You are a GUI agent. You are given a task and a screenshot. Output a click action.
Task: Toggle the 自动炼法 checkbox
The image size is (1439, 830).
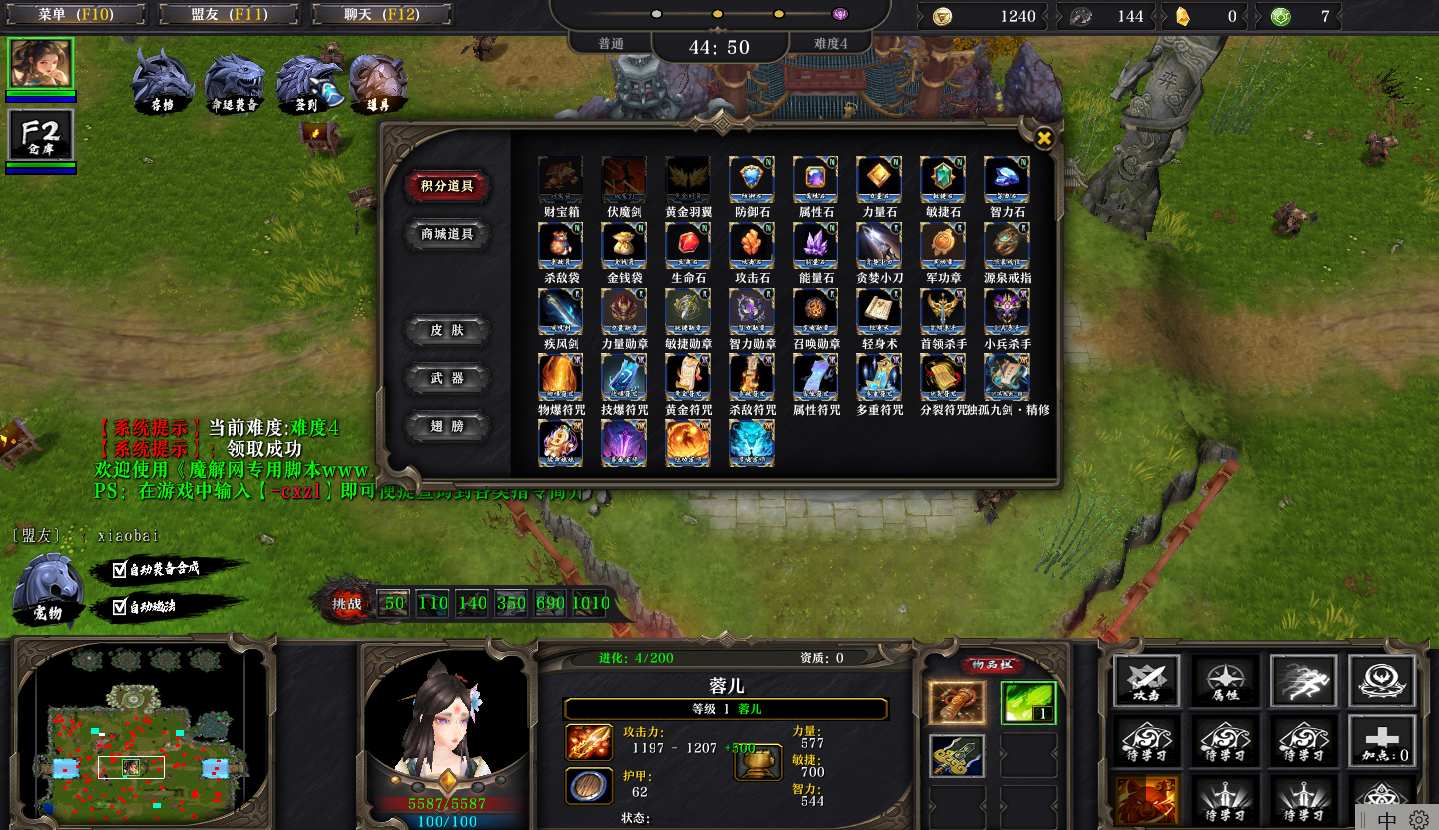[120, 606]
